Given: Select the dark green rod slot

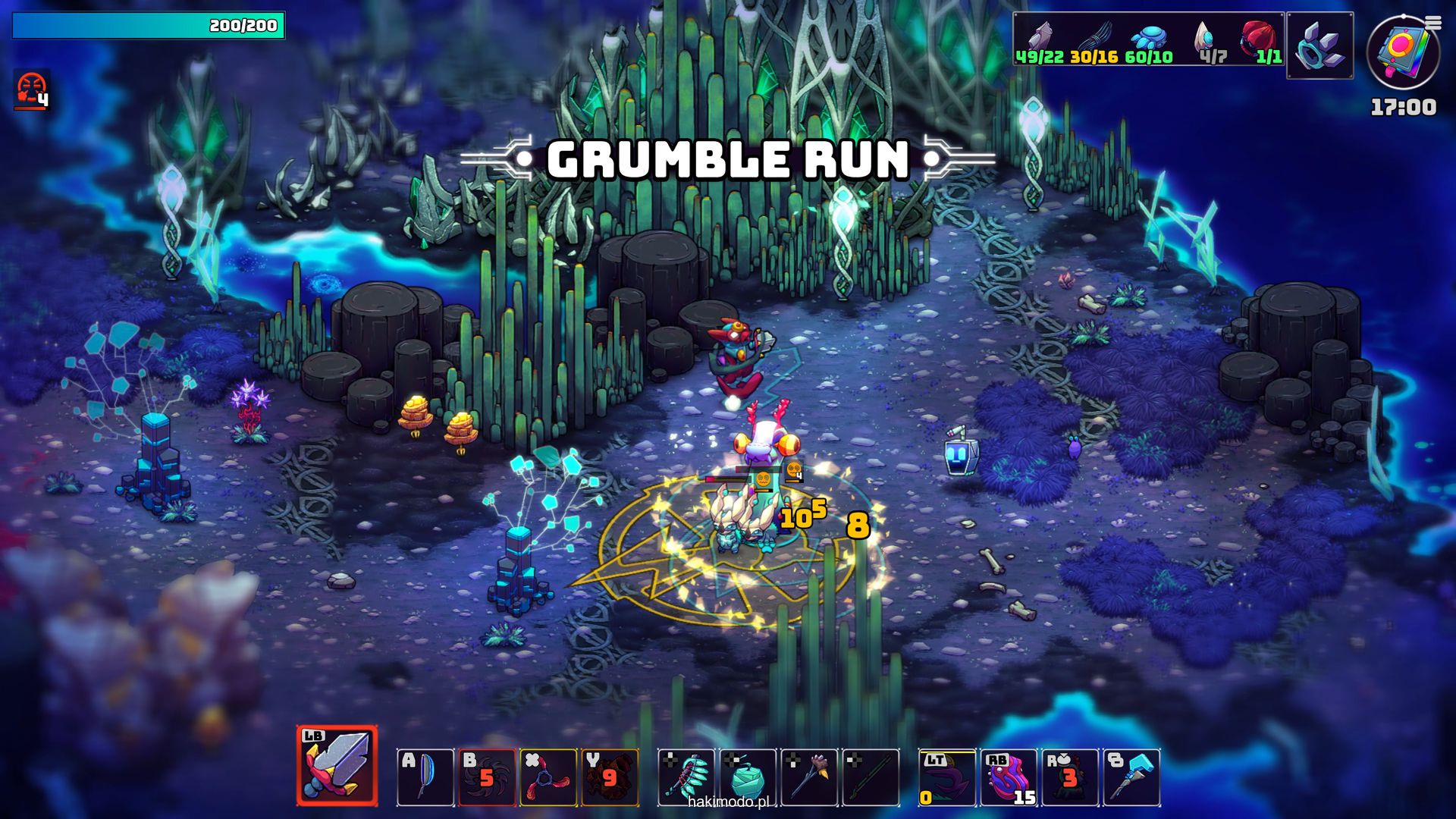Looking at the screenshot, I should pos(871,777).
